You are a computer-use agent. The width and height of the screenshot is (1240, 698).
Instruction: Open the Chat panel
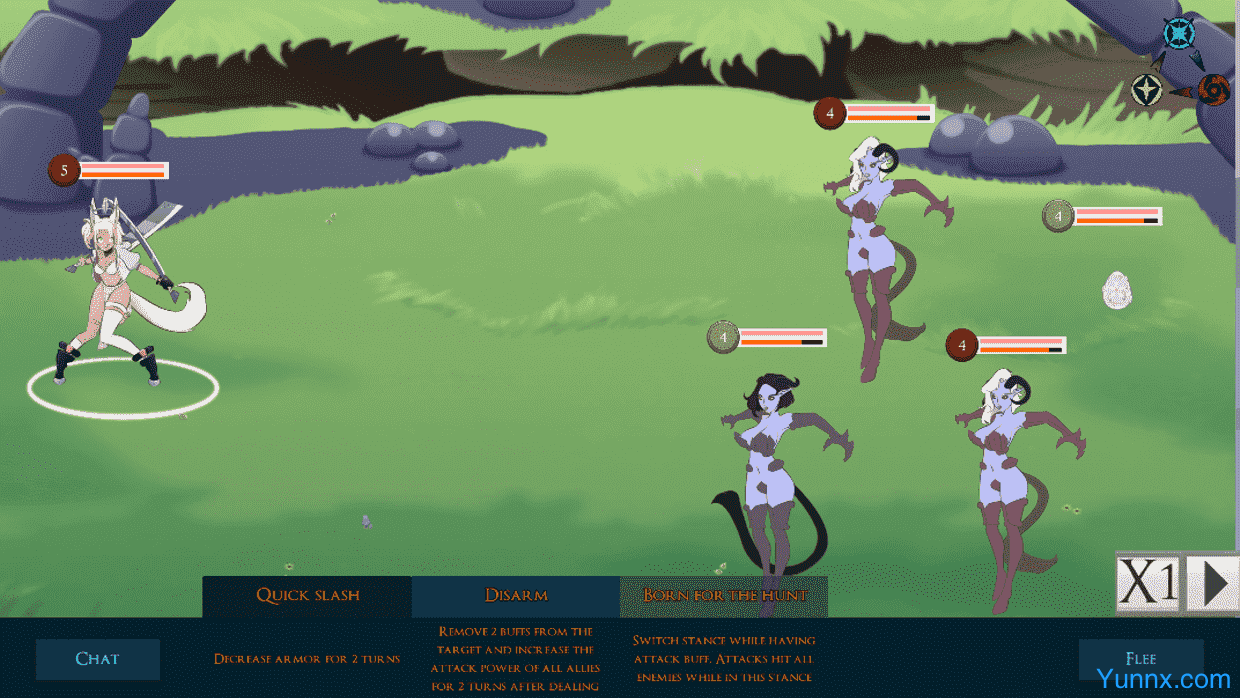pos(98,659)
